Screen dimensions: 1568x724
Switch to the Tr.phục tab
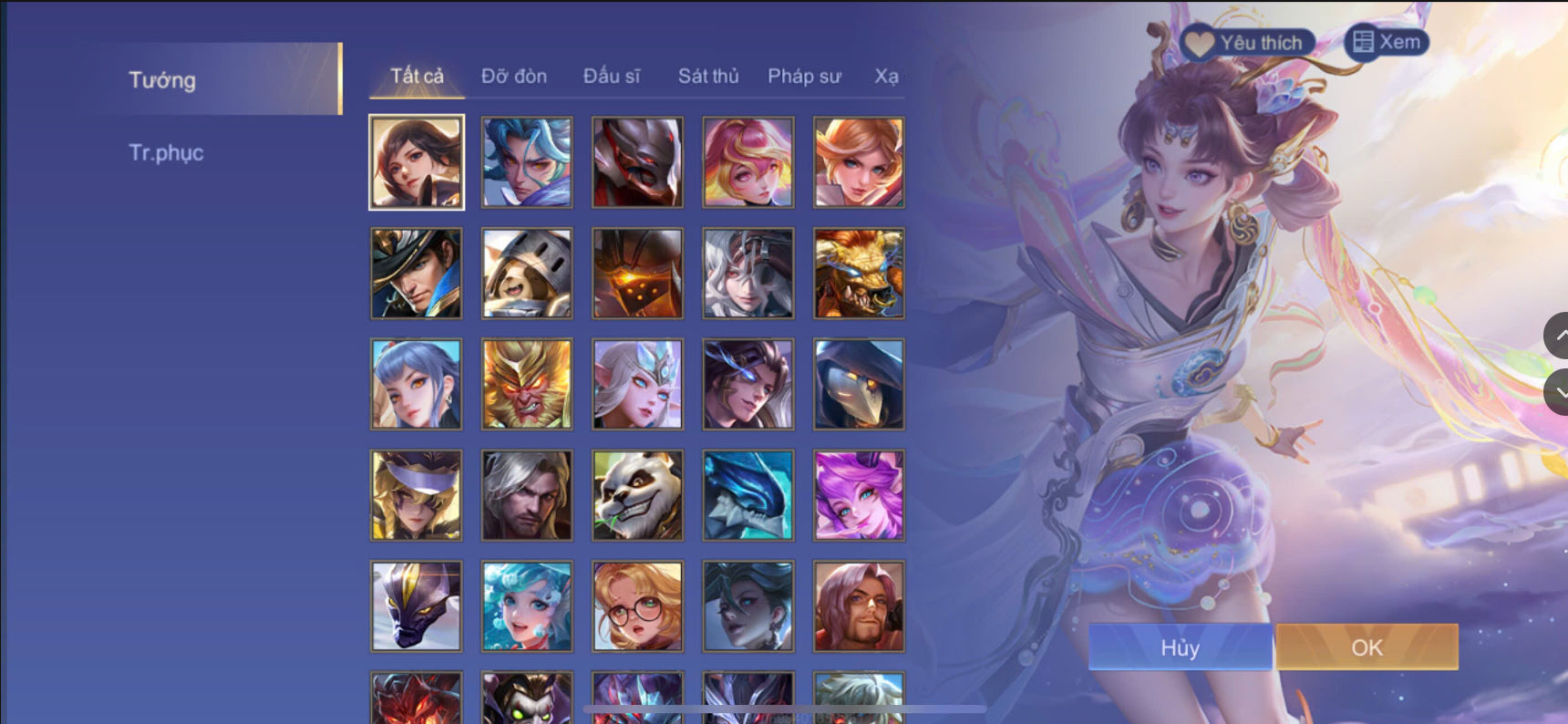click(168, 152)
